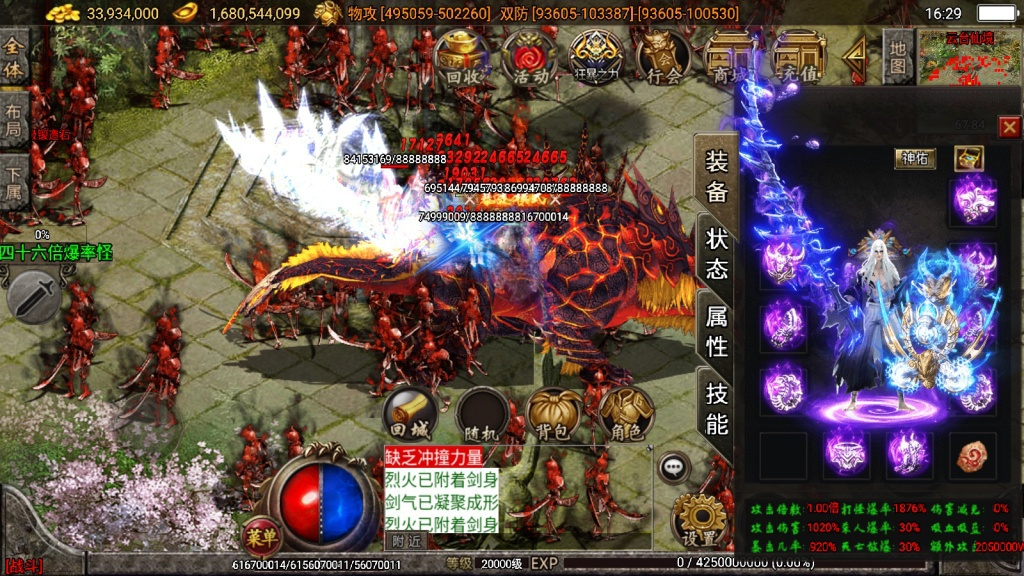This screenshot has width=1024, height=576.
Task: Use the 回城 return-to-town scroll
Action: (408, 412)
